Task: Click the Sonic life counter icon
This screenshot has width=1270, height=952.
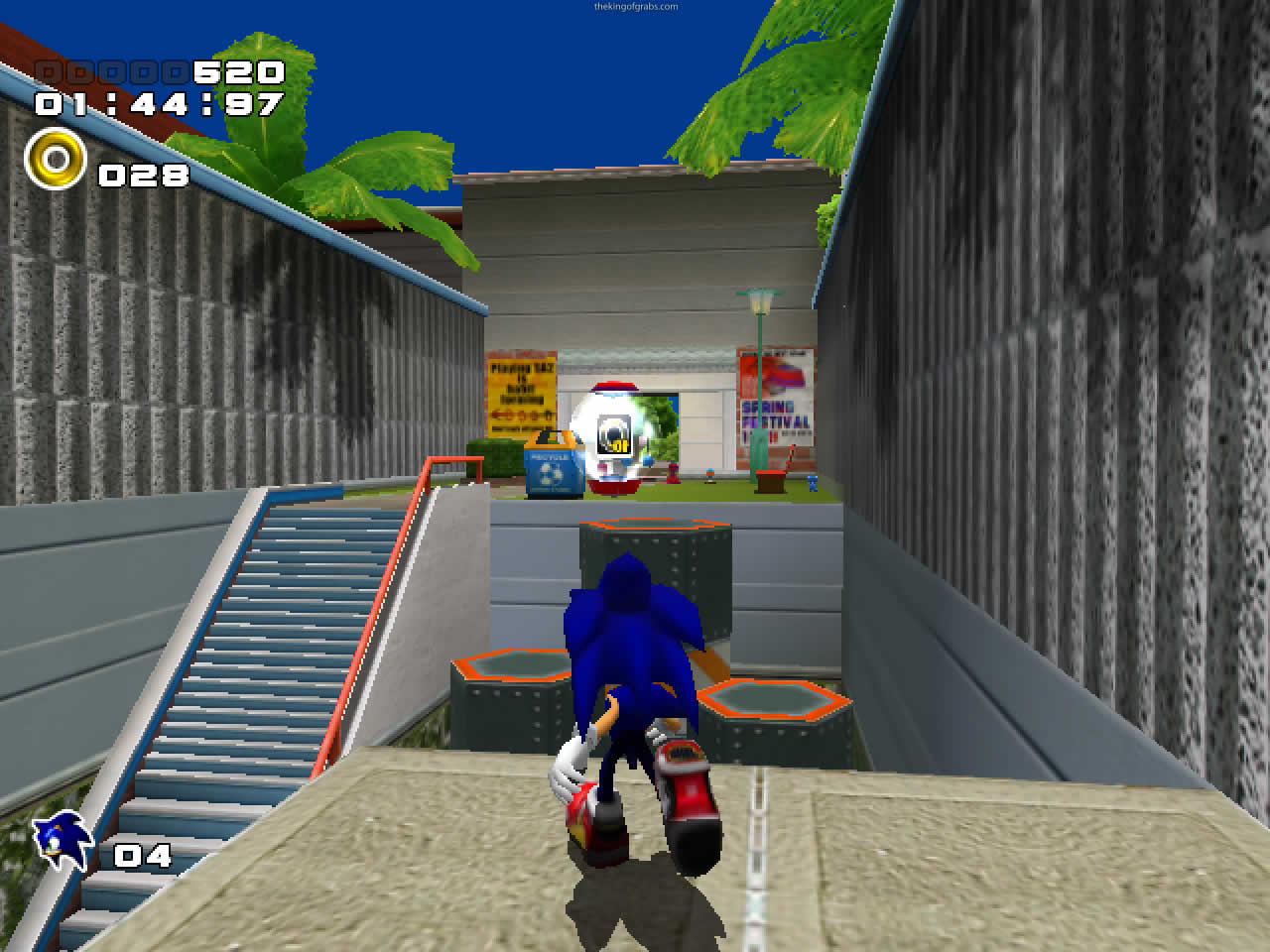Action: pyautogui.click(x=58, y=839)
